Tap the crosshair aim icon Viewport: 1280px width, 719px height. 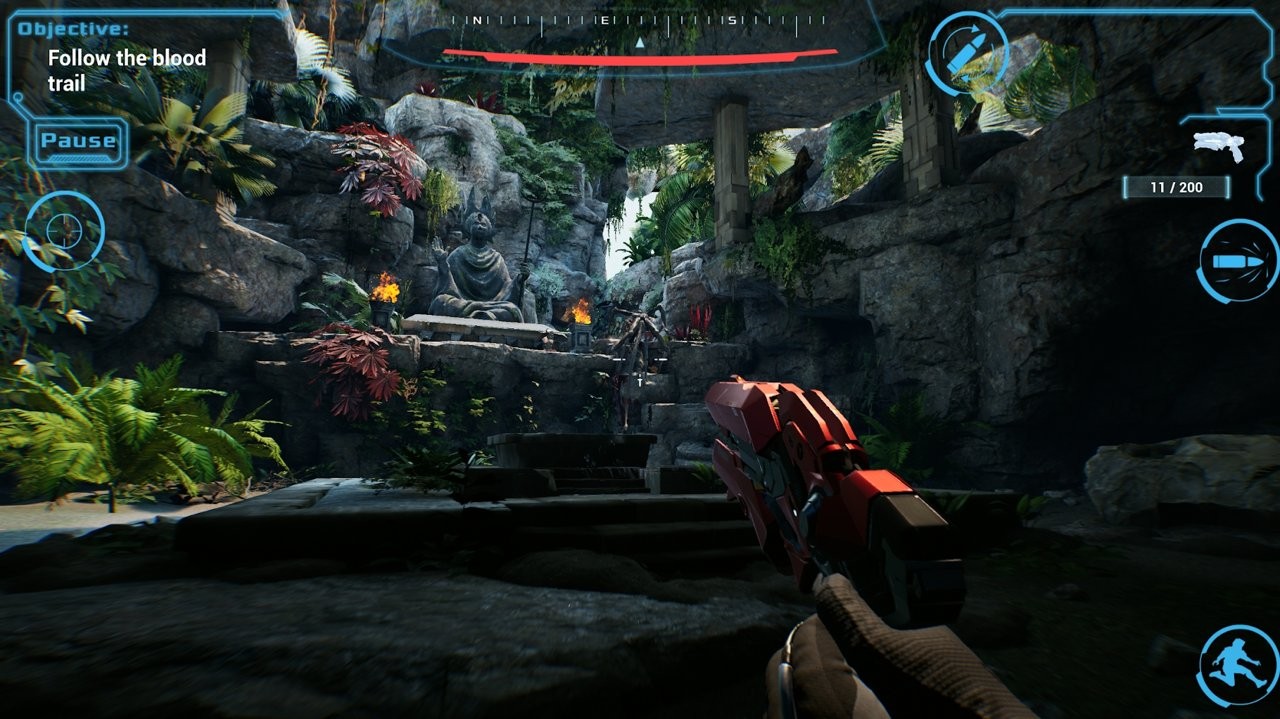coord(63,231)
